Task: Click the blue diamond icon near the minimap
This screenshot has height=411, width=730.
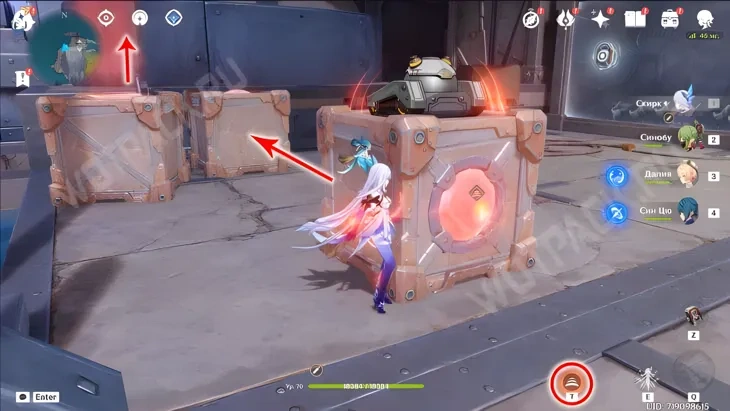Action: click(173, 17)
